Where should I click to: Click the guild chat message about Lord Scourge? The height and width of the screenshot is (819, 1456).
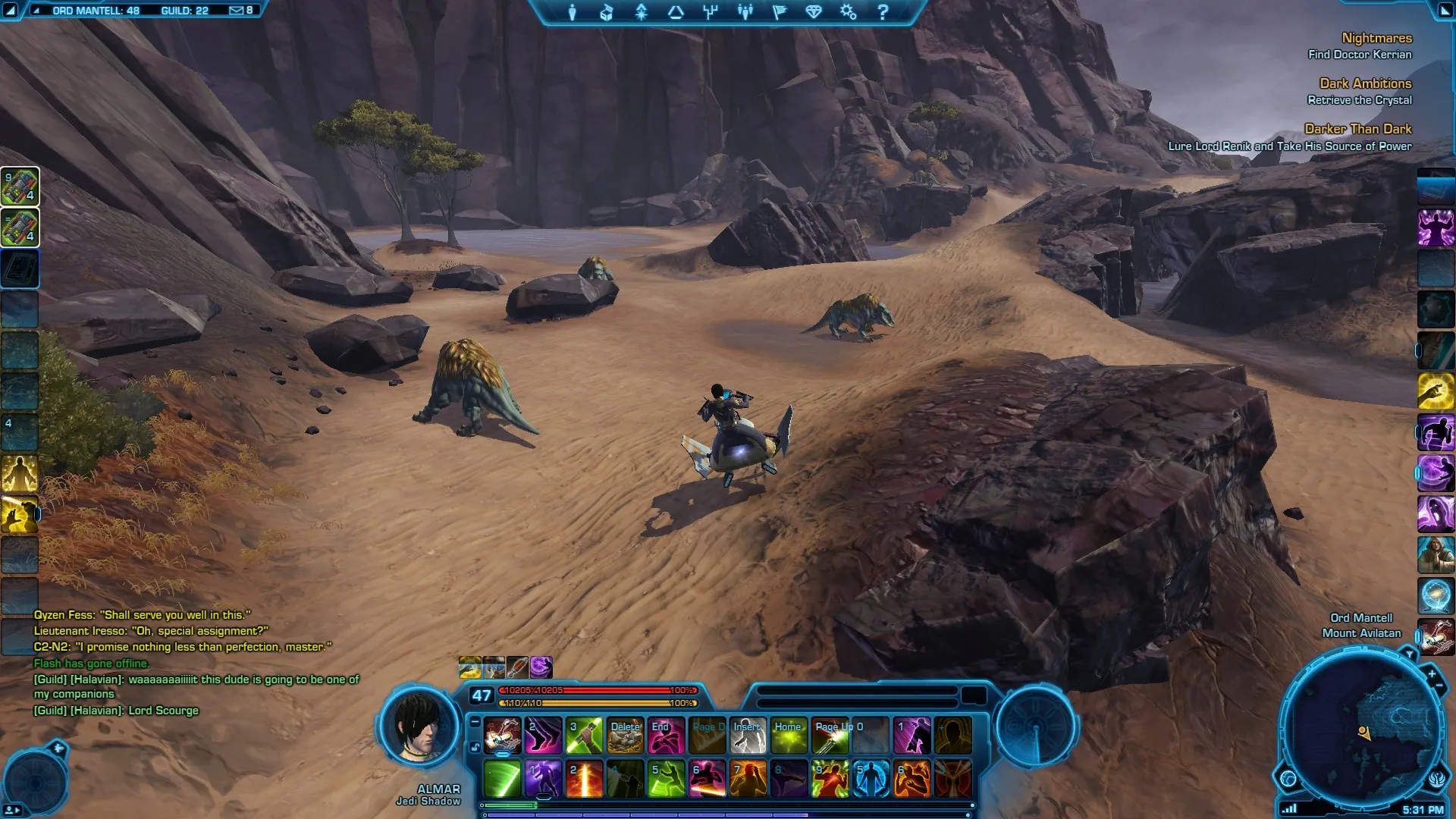(x=116, y=711)
